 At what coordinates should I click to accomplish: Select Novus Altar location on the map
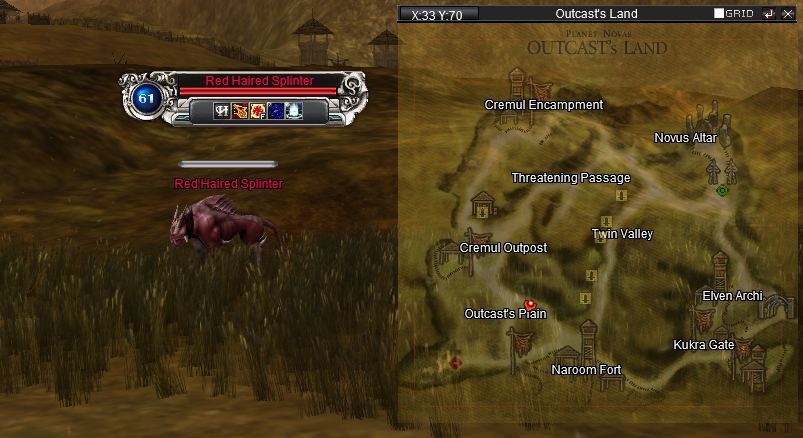[x=685, y=138]
